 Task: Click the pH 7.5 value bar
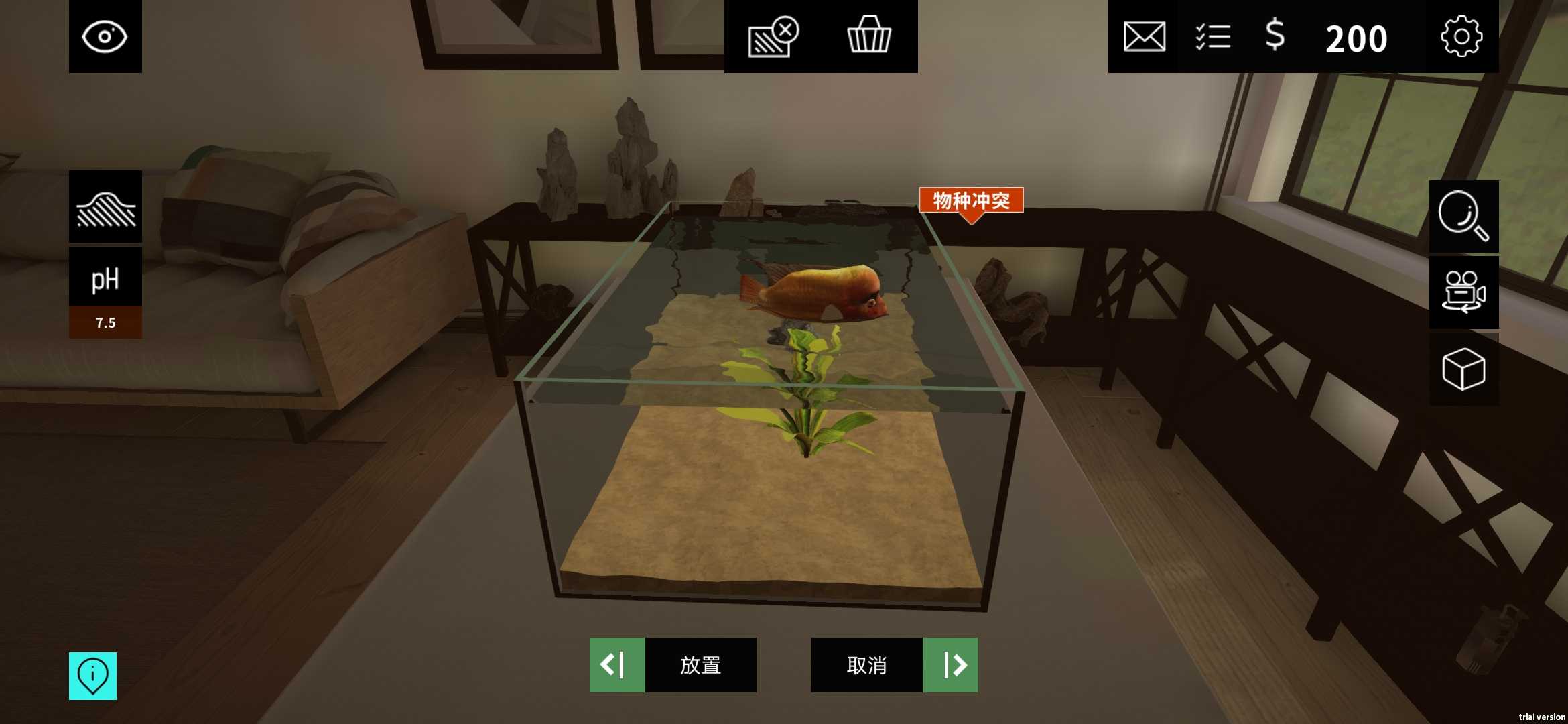[x=105, y=322]
